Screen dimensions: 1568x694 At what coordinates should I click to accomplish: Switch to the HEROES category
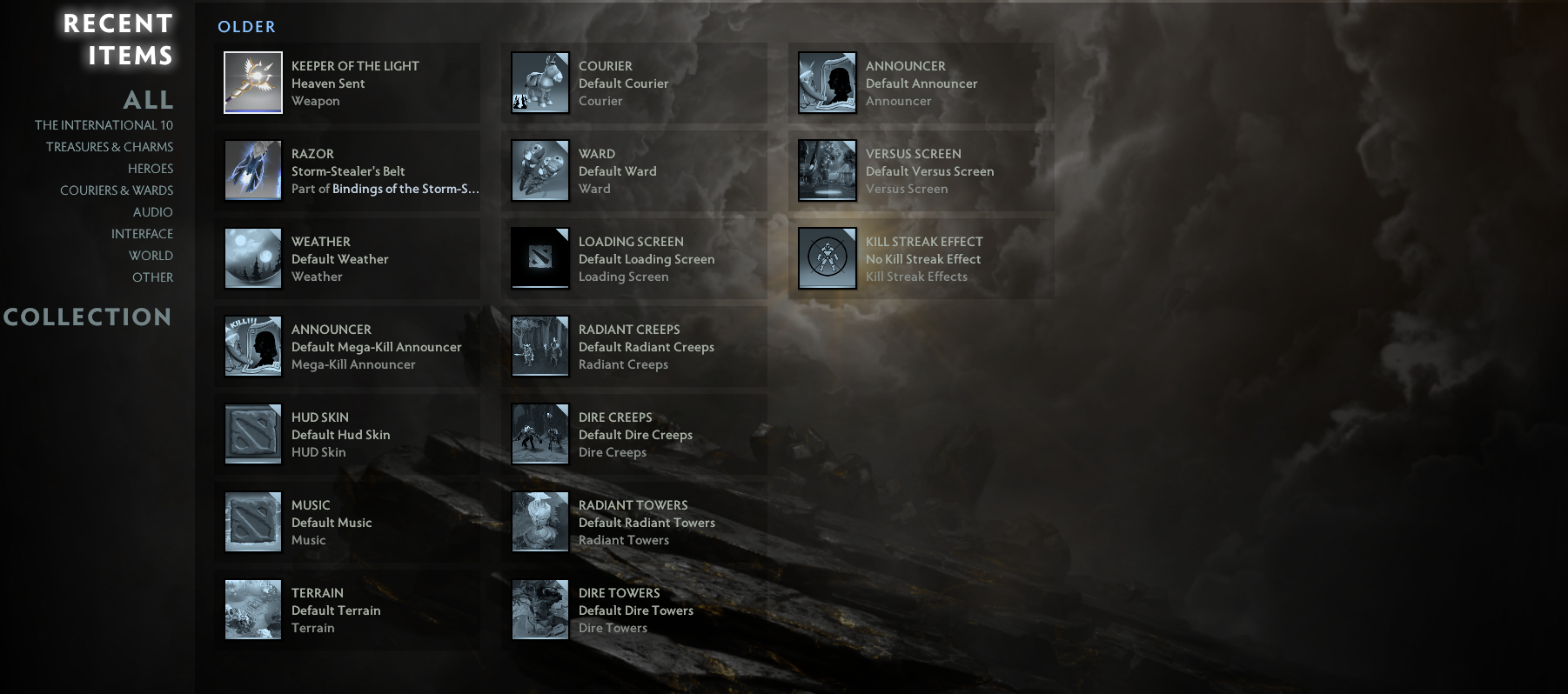coord(150,168)
